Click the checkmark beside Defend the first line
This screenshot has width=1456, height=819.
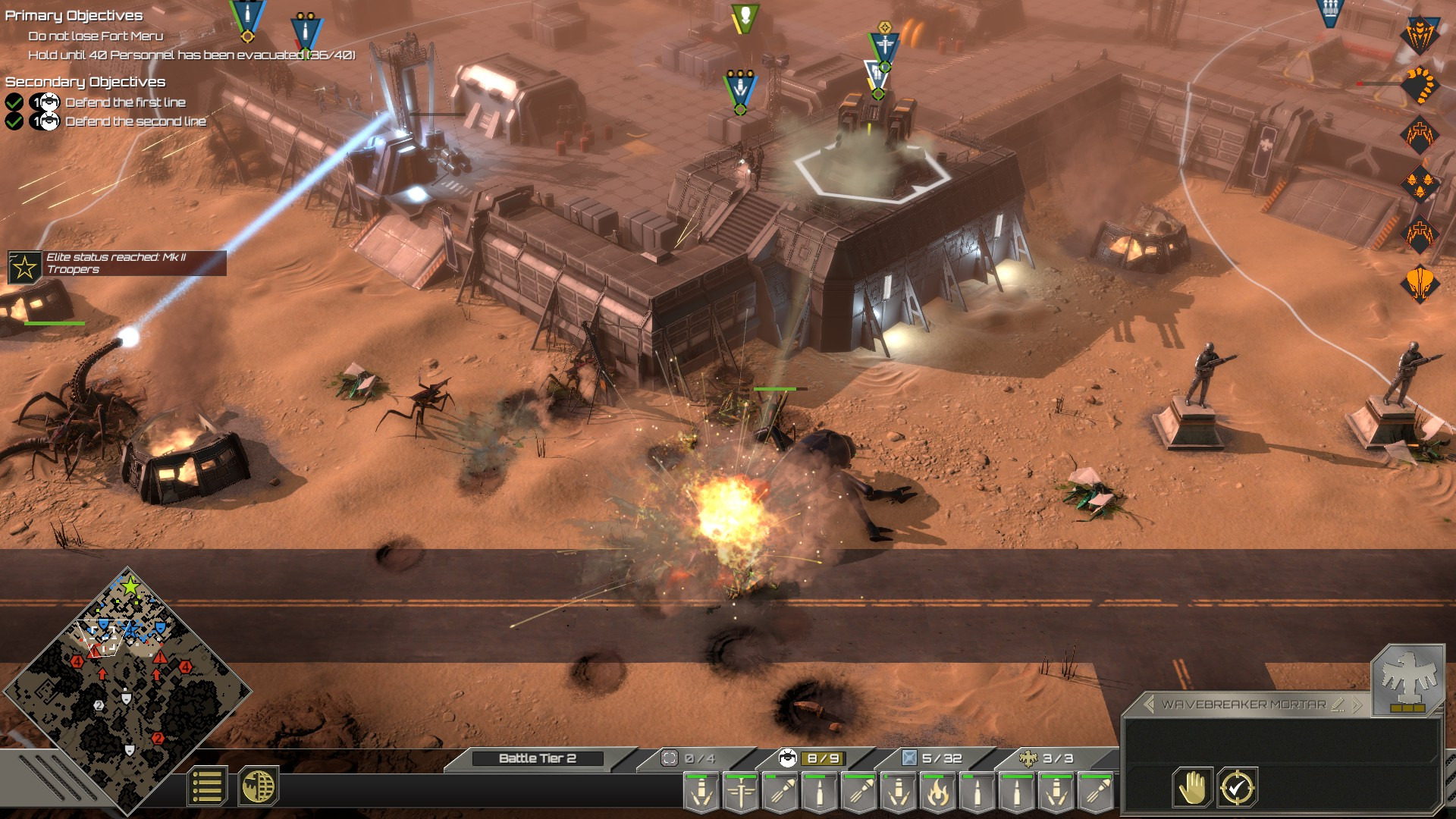click(x=13, y=102)
